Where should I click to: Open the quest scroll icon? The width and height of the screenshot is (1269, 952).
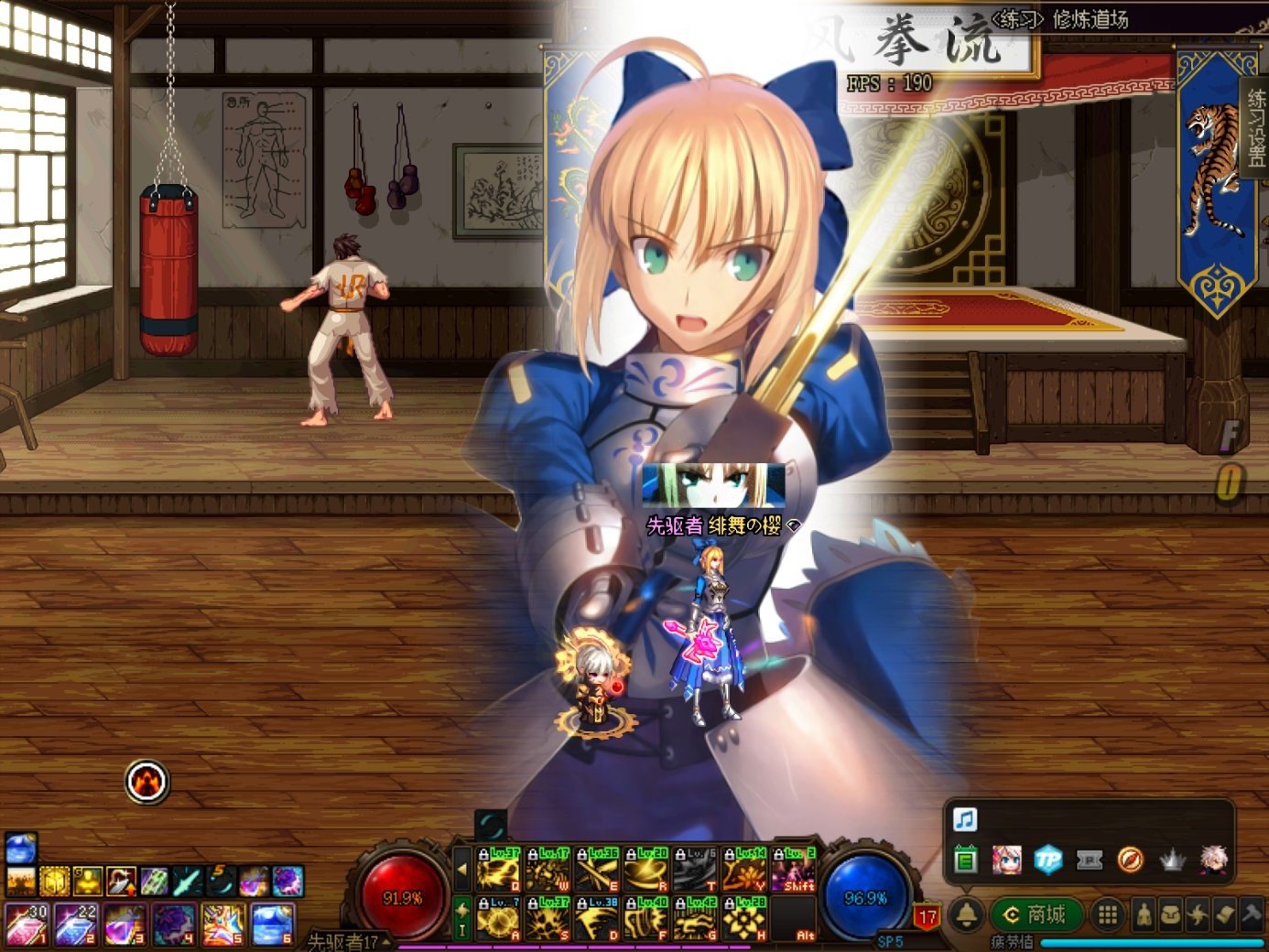point(1224,914)
